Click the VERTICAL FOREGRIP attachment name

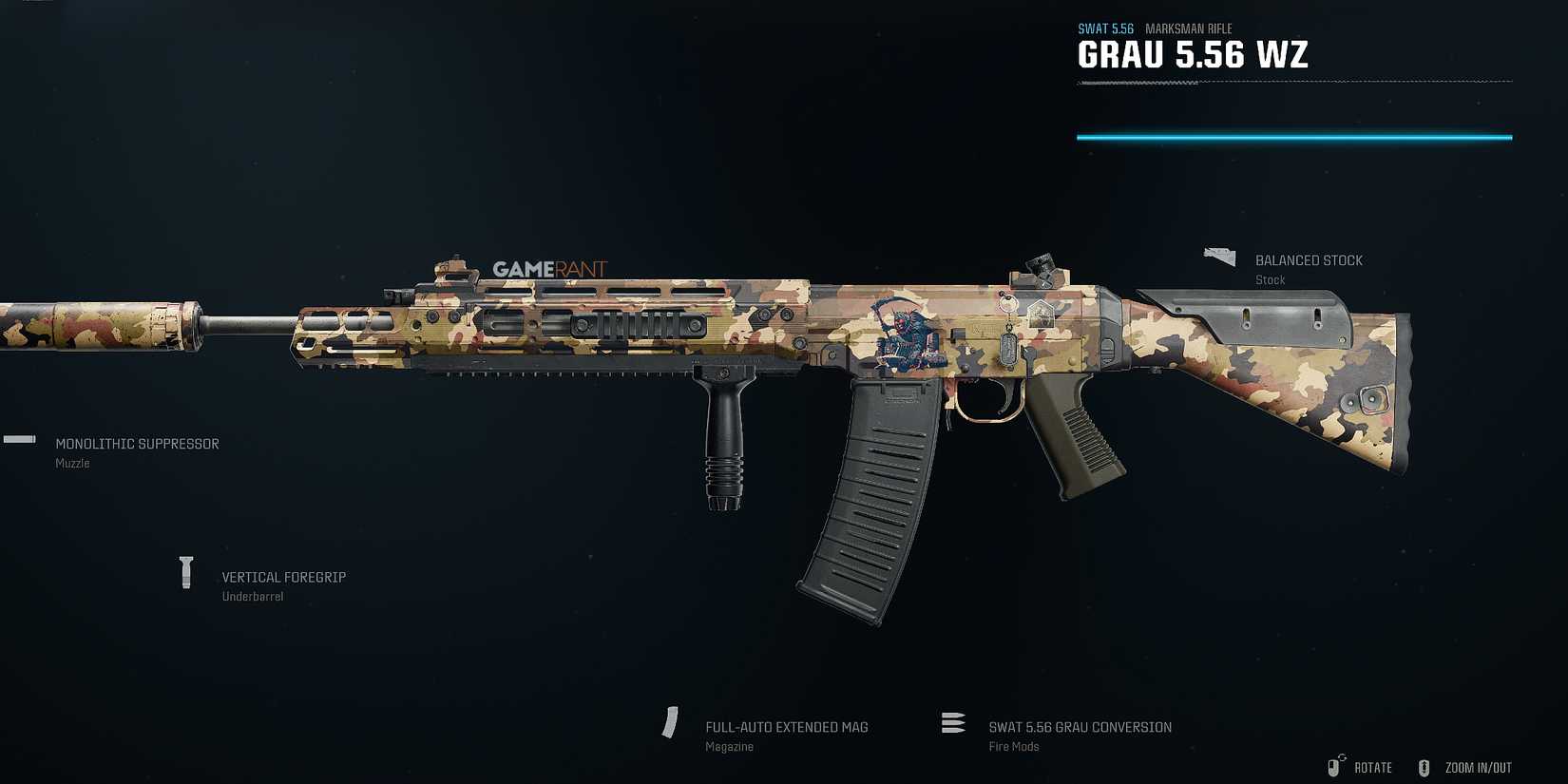[x=283, y=577]
